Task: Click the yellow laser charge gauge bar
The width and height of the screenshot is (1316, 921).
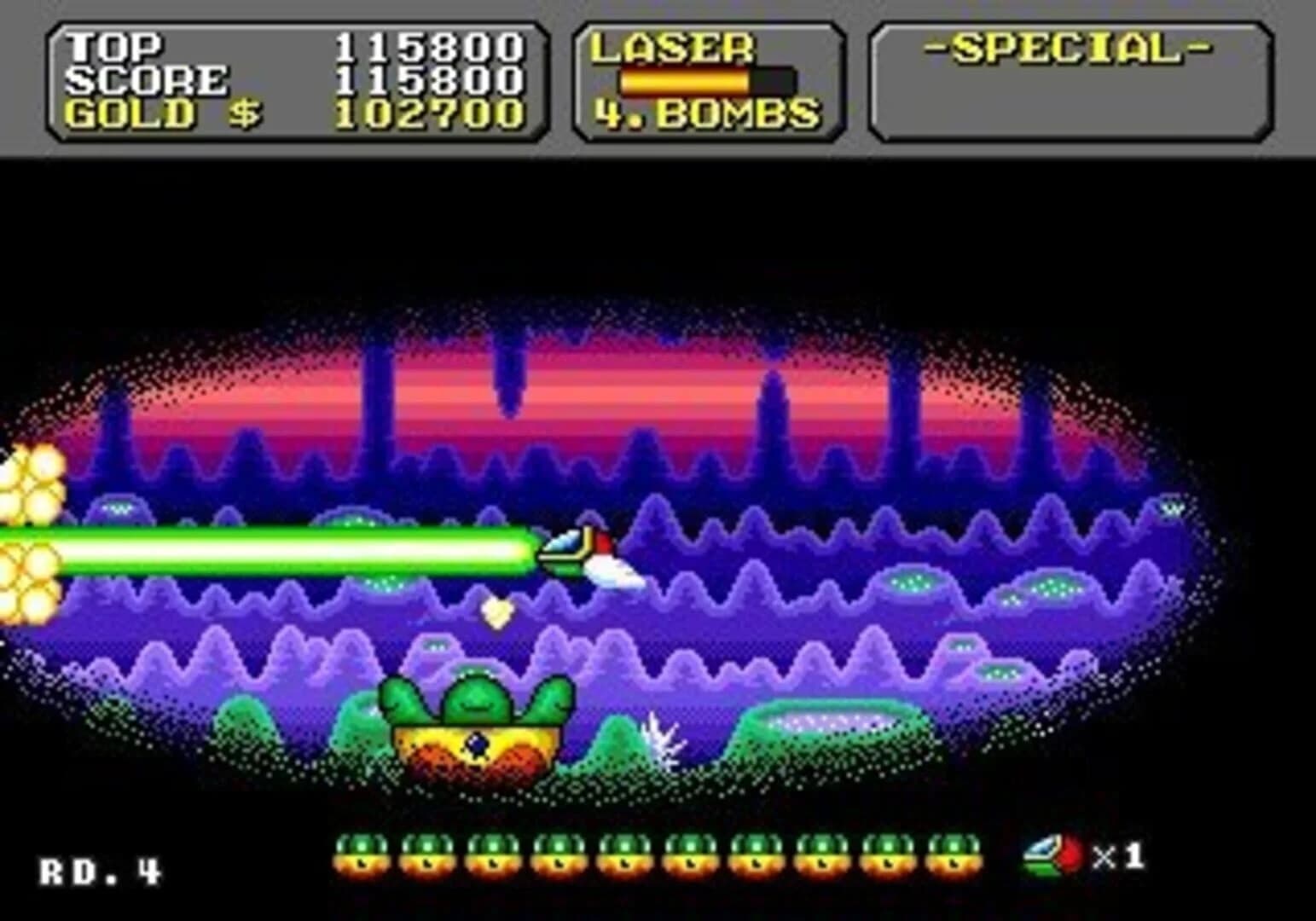Action: (682, 79)
